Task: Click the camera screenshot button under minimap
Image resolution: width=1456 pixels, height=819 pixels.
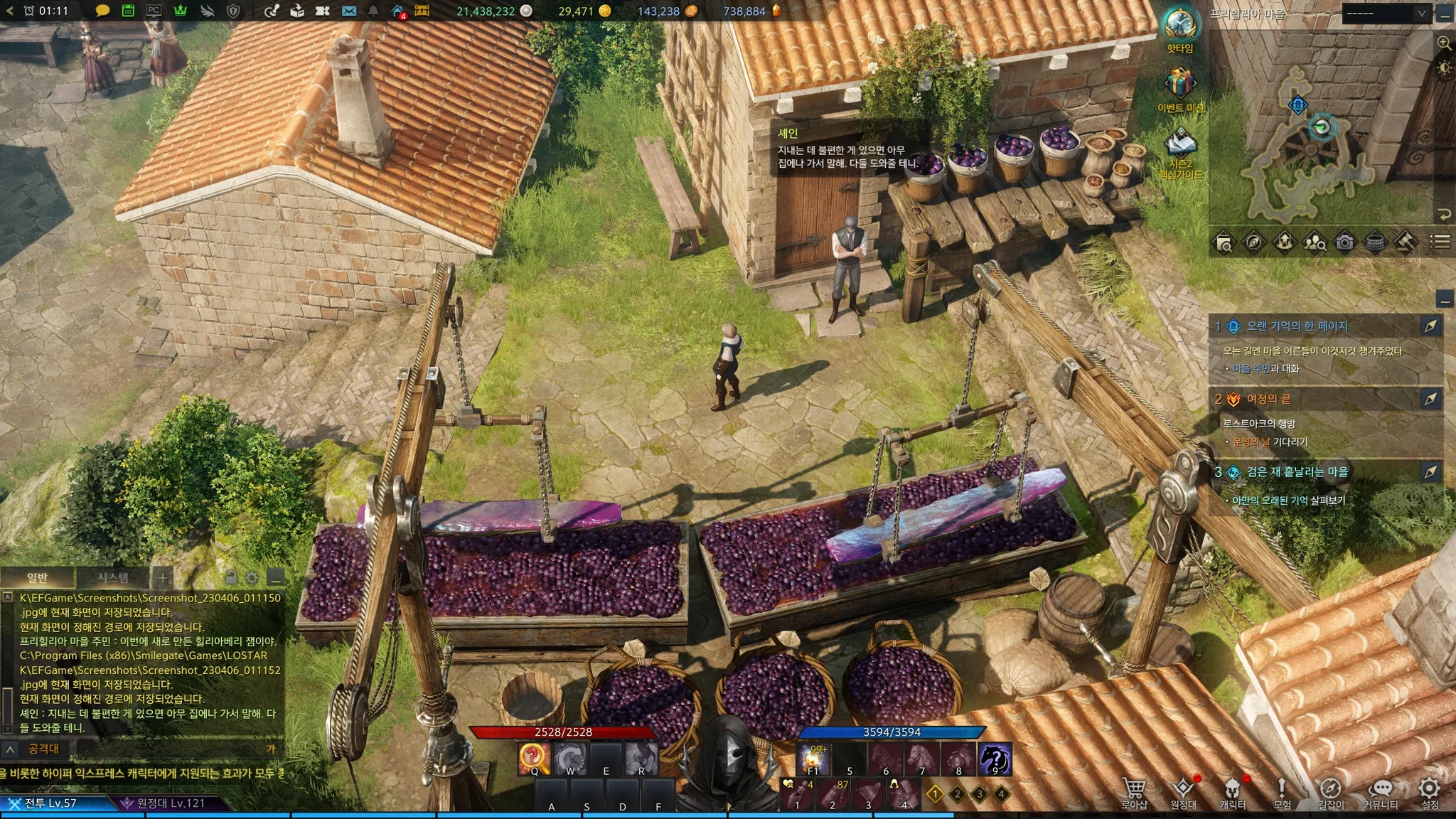Action: 1344,243
